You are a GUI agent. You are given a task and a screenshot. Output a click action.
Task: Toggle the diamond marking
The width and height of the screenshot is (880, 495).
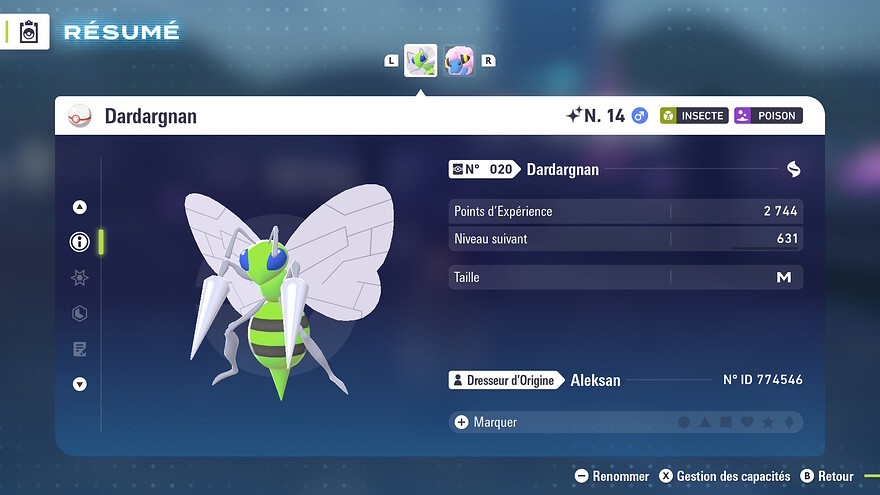789,423
